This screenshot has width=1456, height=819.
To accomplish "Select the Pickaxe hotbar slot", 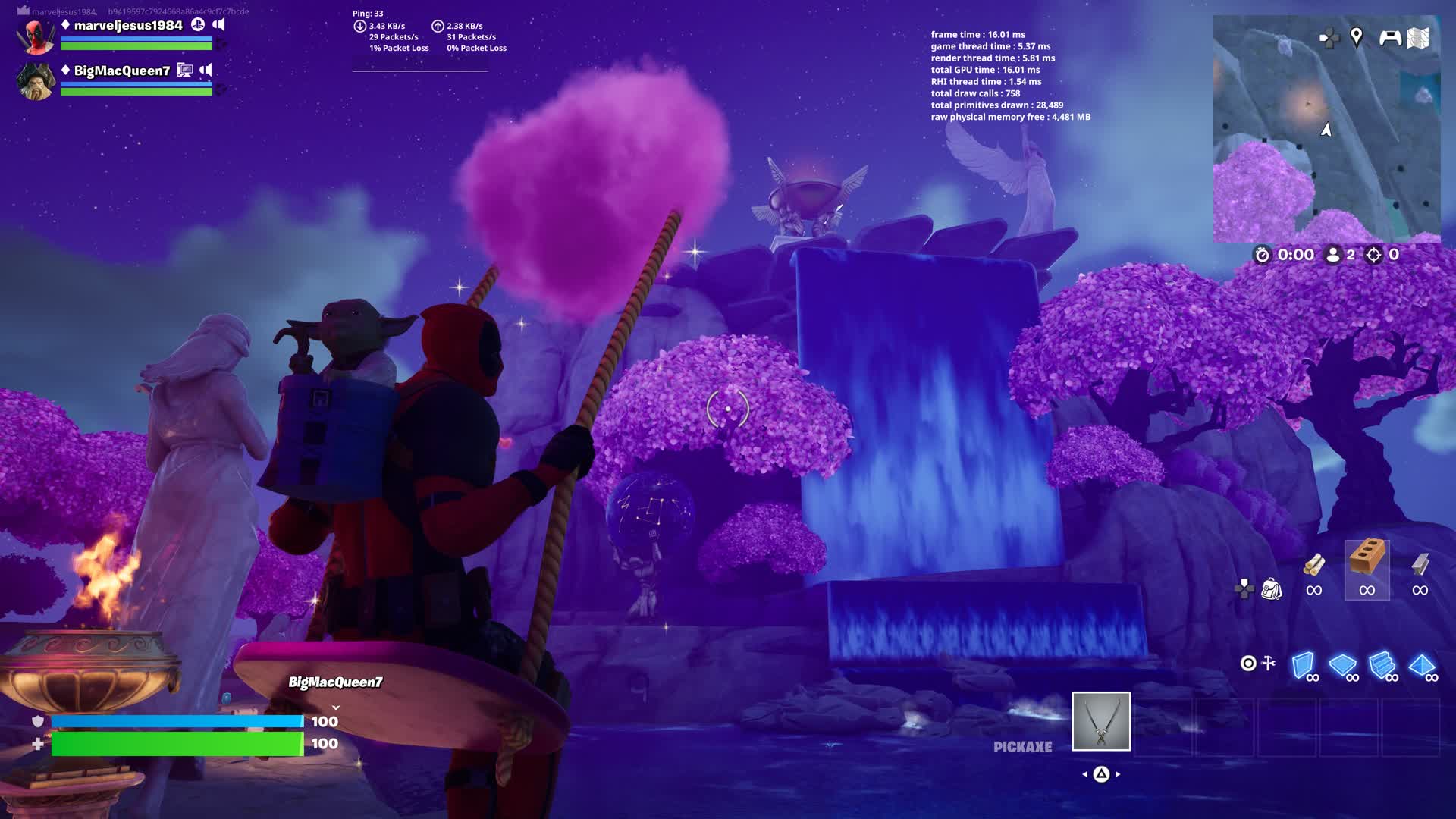I will point(1101,721).
